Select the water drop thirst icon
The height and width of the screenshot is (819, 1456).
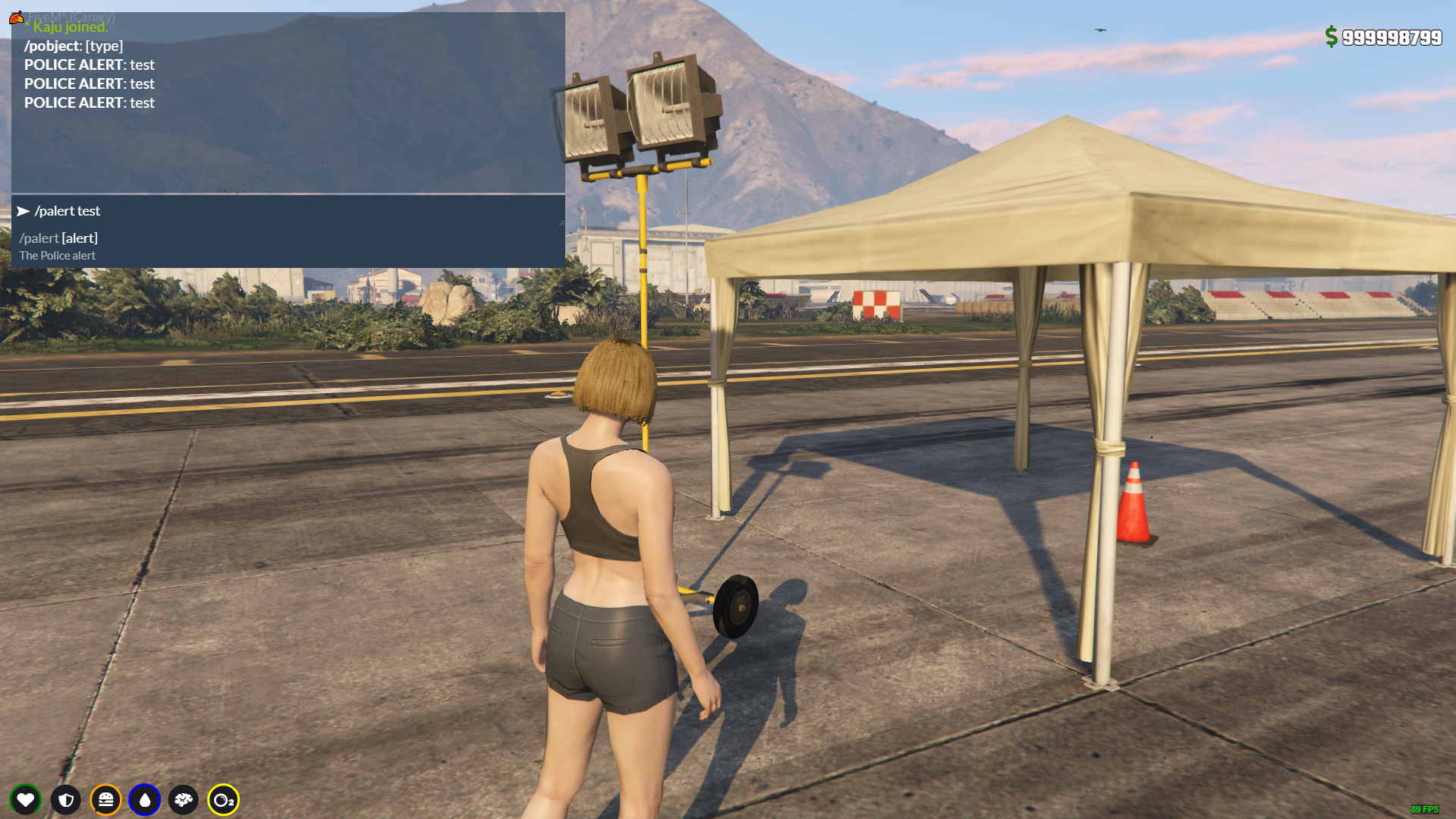click(145, 799)
